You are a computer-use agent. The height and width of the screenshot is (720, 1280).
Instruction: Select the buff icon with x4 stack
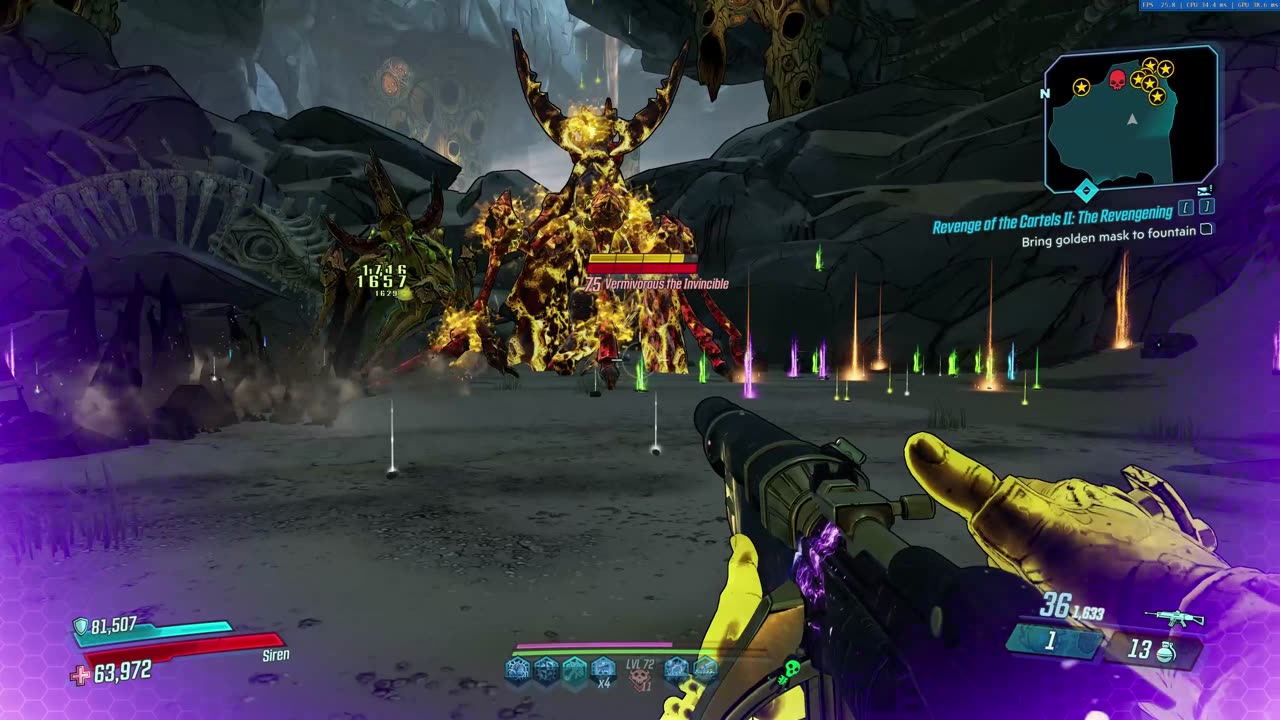pyautogui.click(x=602, y=669)
